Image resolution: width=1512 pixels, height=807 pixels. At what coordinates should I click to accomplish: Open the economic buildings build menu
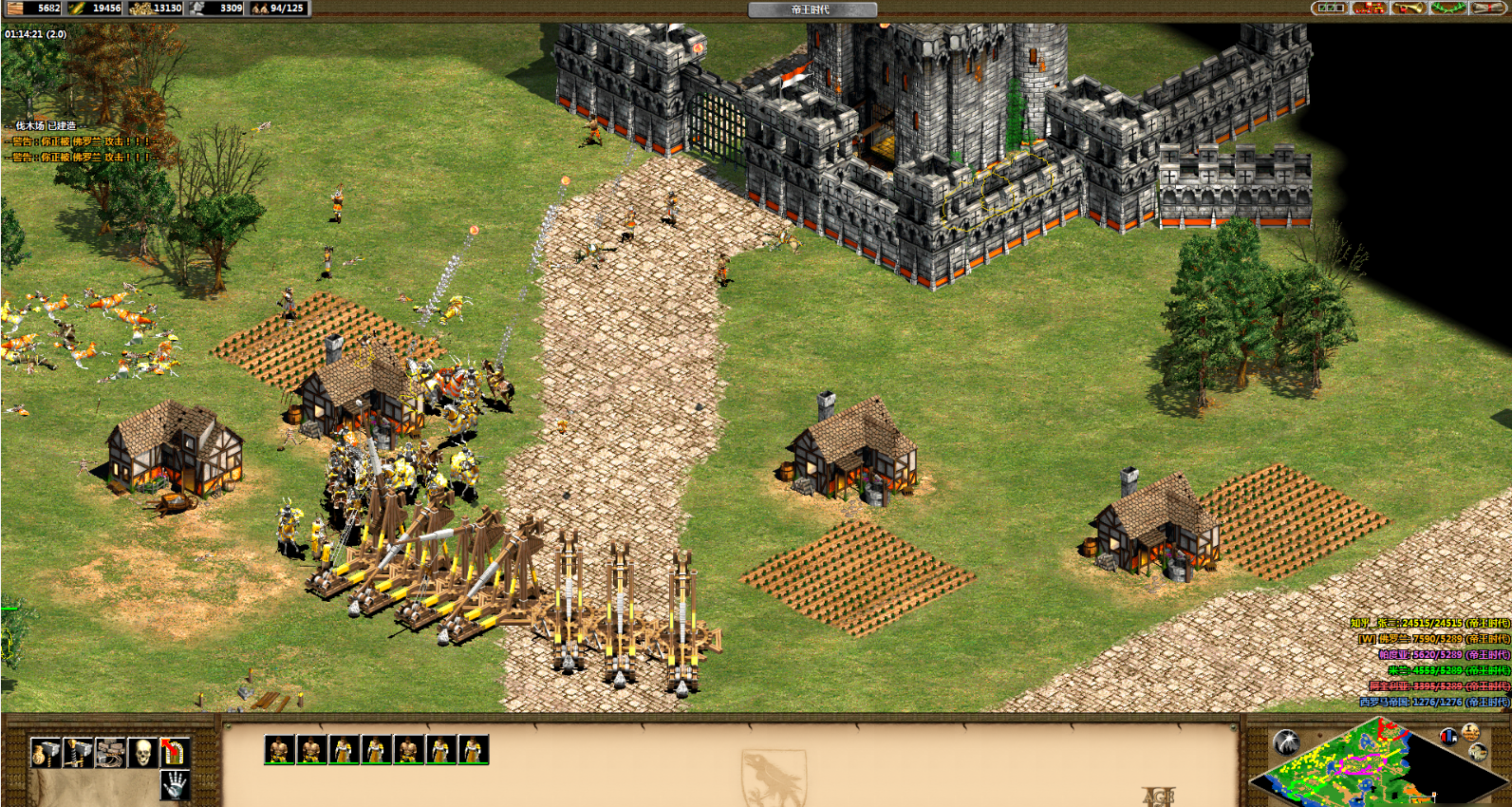(x=45, y=752)
